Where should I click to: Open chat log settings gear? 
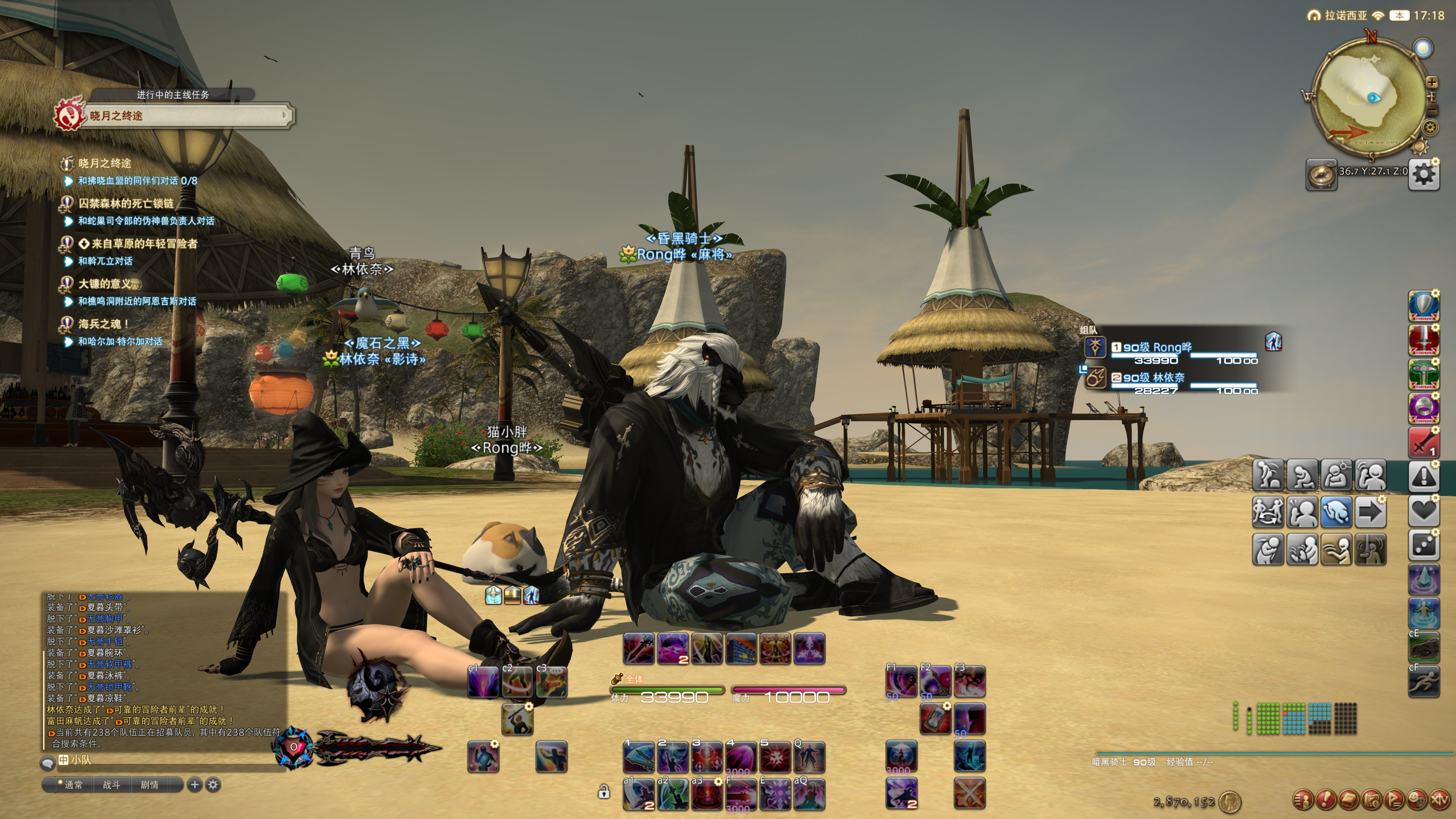pyautogui.click(x=213, y=784)
